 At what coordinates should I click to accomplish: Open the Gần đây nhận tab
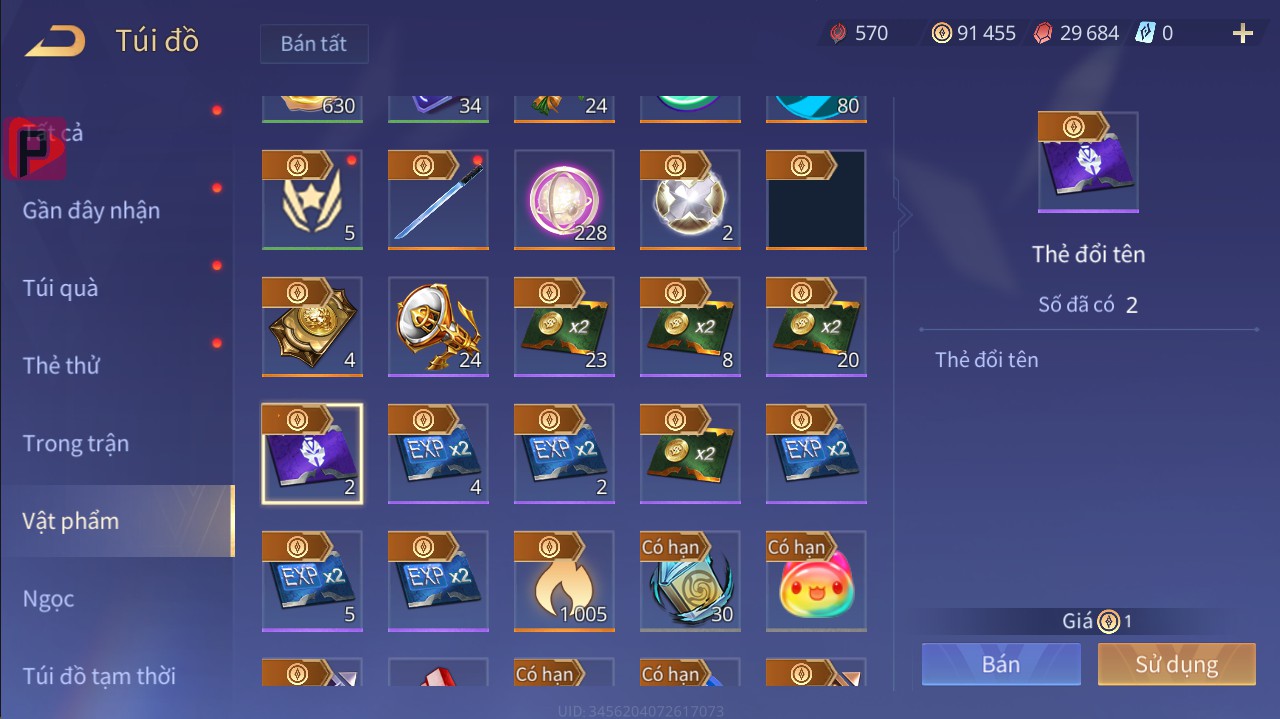point(91,210)
